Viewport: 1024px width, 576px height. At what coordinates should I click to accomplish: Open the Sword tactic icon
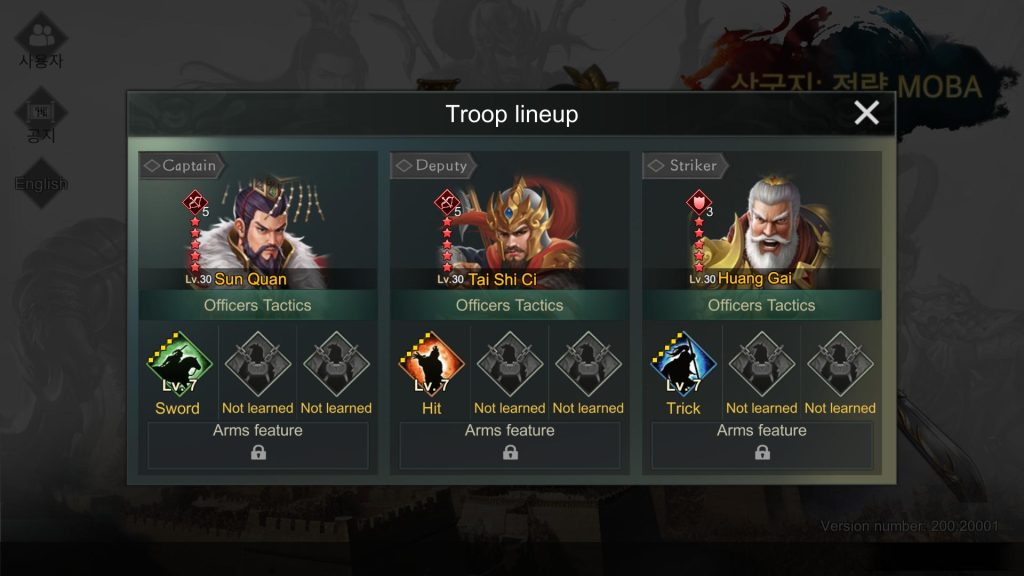click(x=178, y=365)
